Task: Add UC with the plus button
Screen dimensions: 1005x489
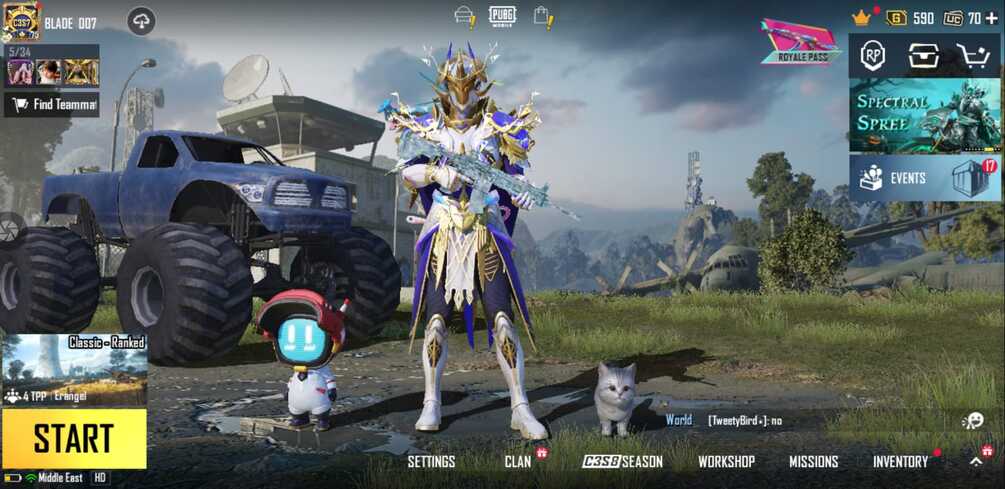Action: click(991, 18)
